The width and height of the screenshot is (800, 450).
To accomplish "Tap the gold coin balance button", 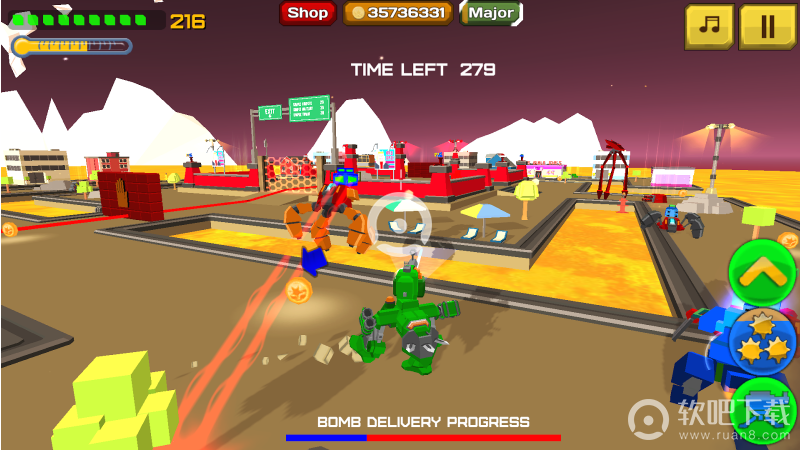I will click(398, 13).
